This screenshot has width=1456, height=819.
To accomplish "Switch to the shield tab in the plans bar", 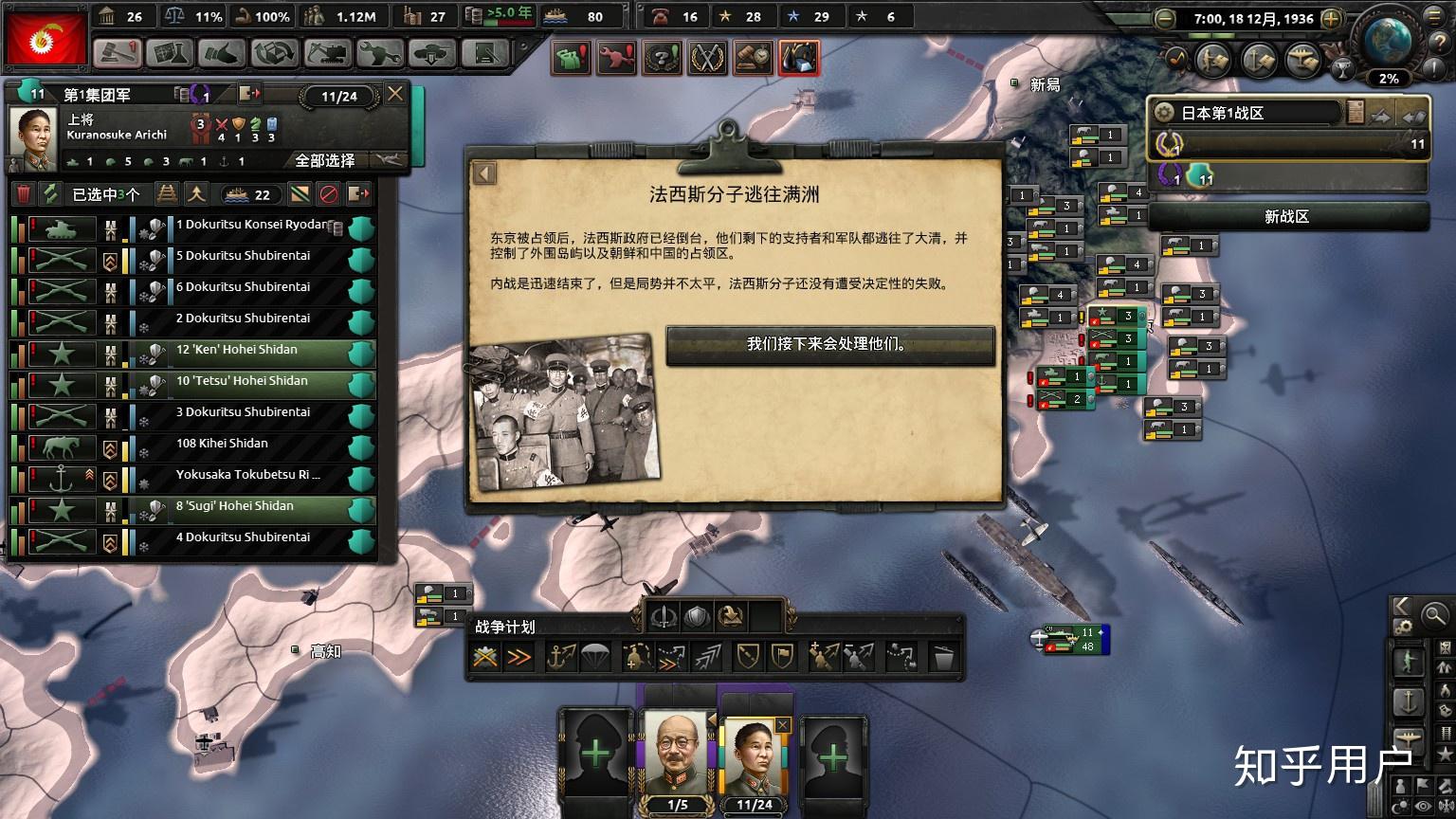I will (697, 617).
